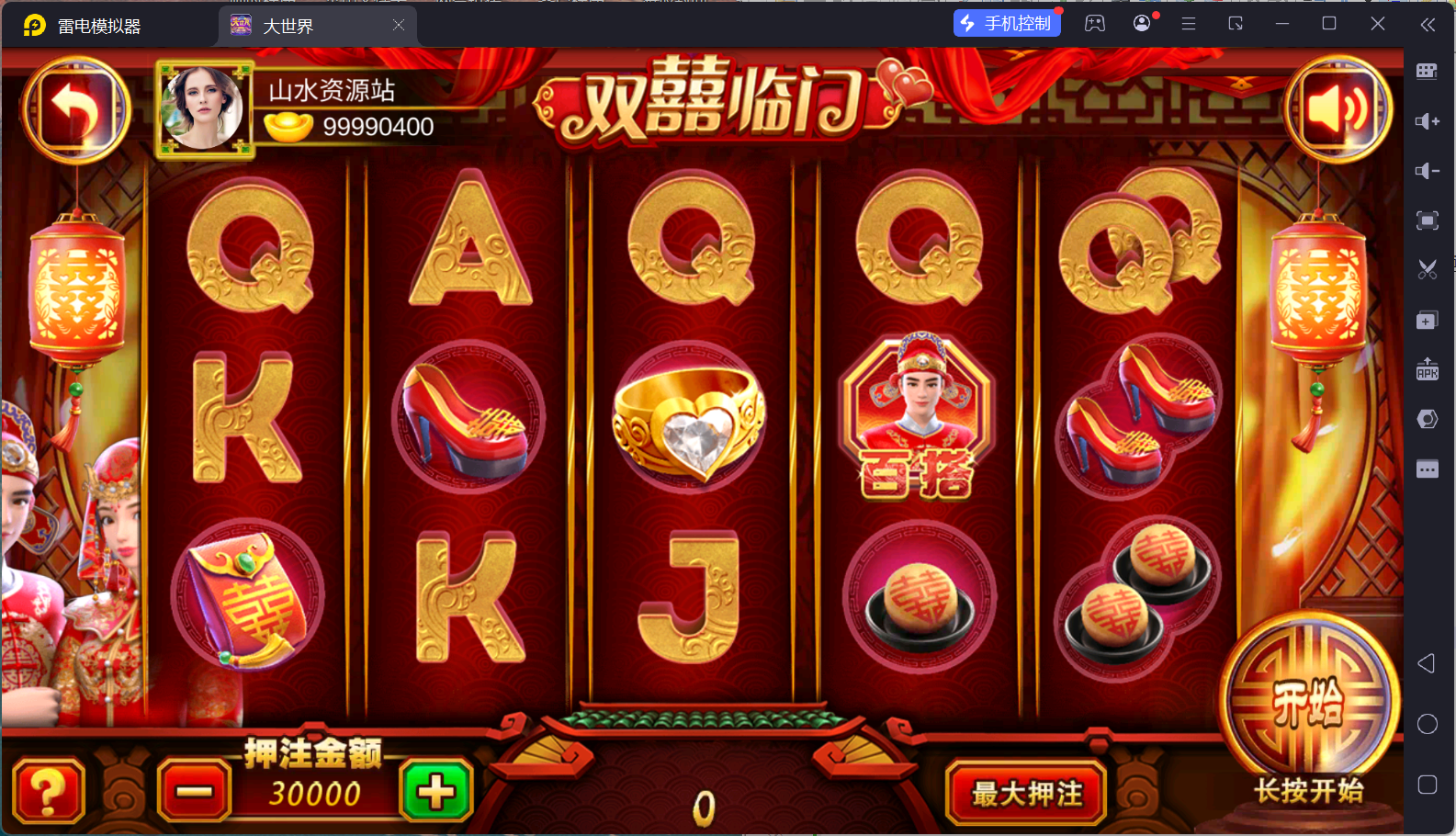Enter fullscreen mode from emulator toolbar

pos(1427,220)
